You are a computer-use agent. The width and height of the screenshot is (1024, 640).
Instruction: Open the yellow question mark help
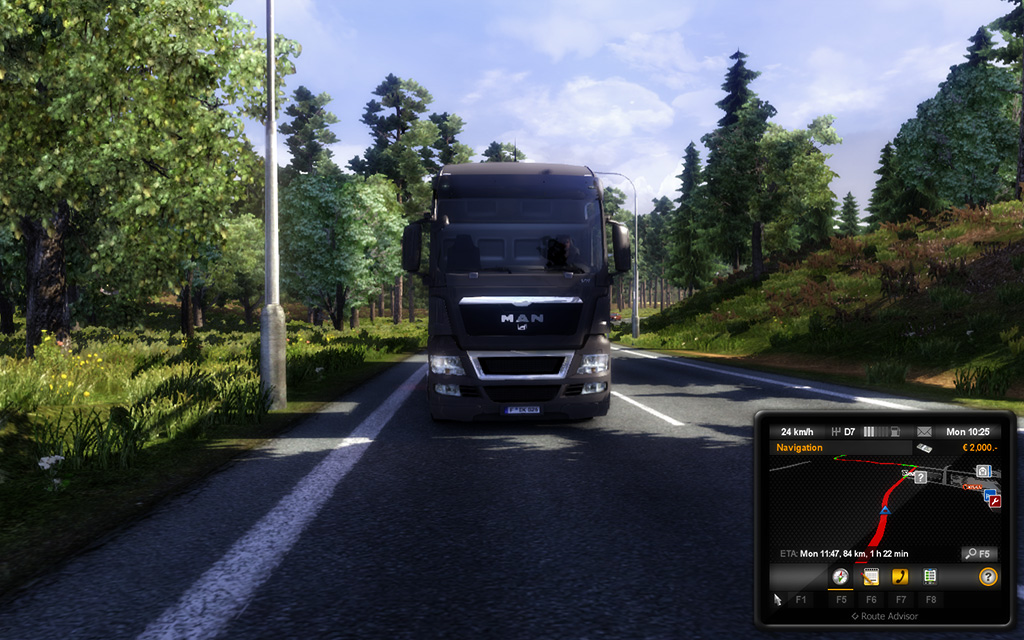[988, 577]
